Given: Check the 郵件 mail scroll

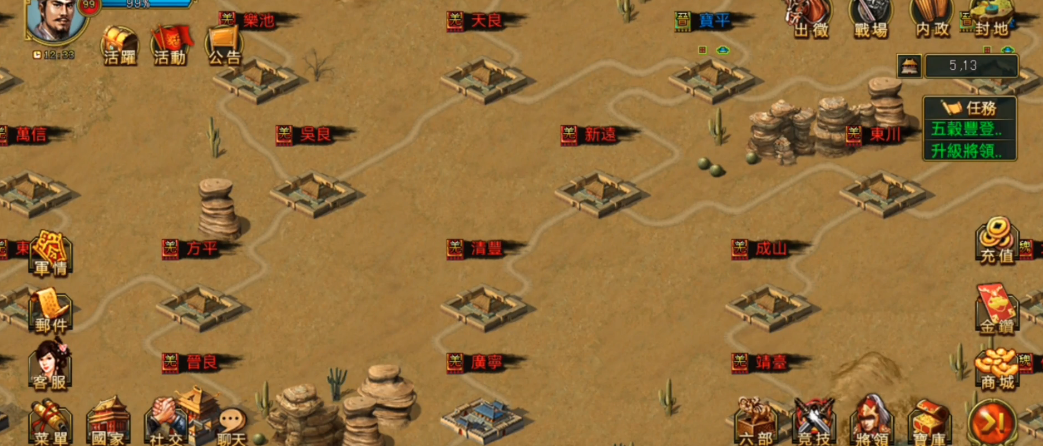Looking at the screenshot, I should [x=50, y=310].
